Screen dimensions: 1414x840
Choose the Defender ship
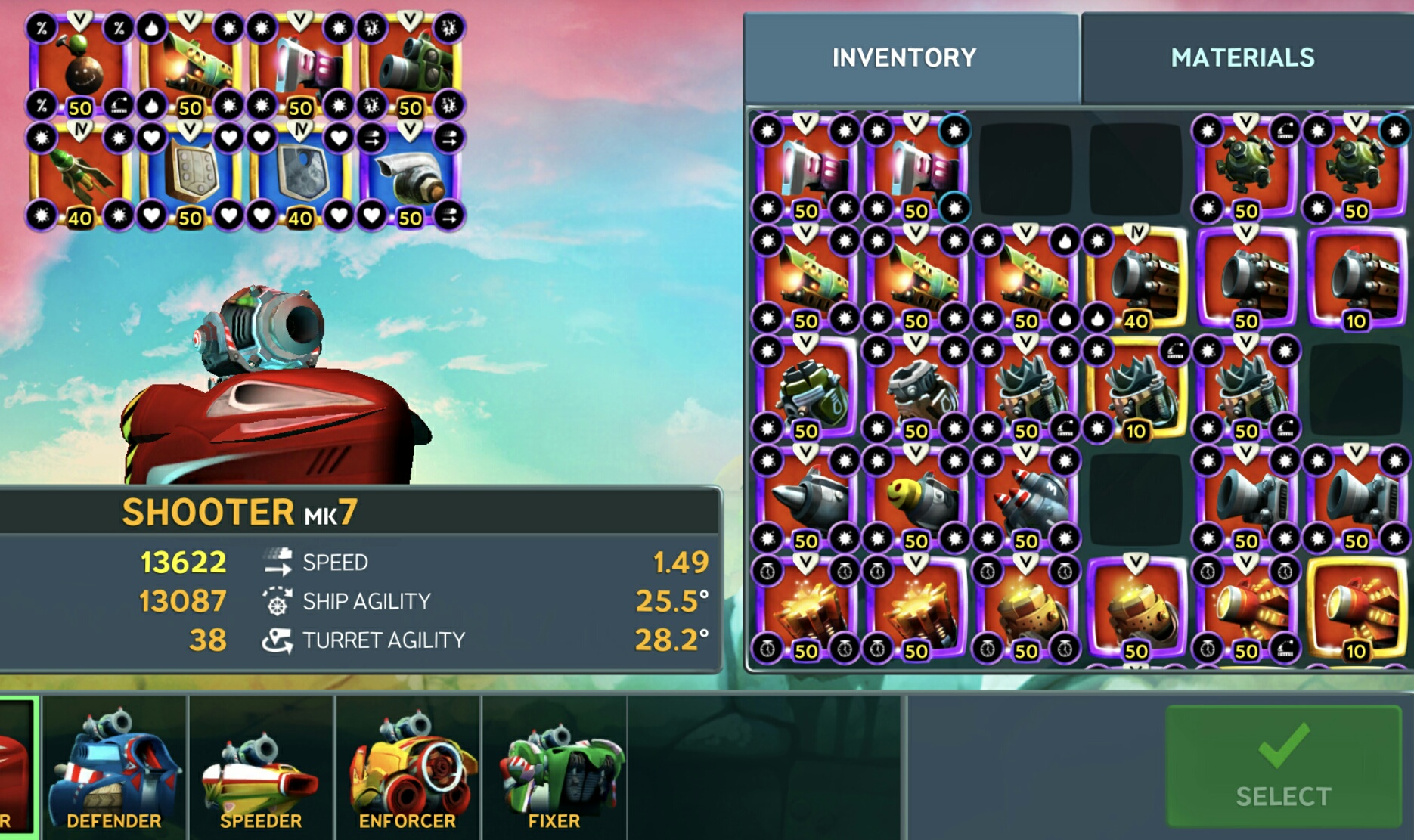[x=114, y=769]
